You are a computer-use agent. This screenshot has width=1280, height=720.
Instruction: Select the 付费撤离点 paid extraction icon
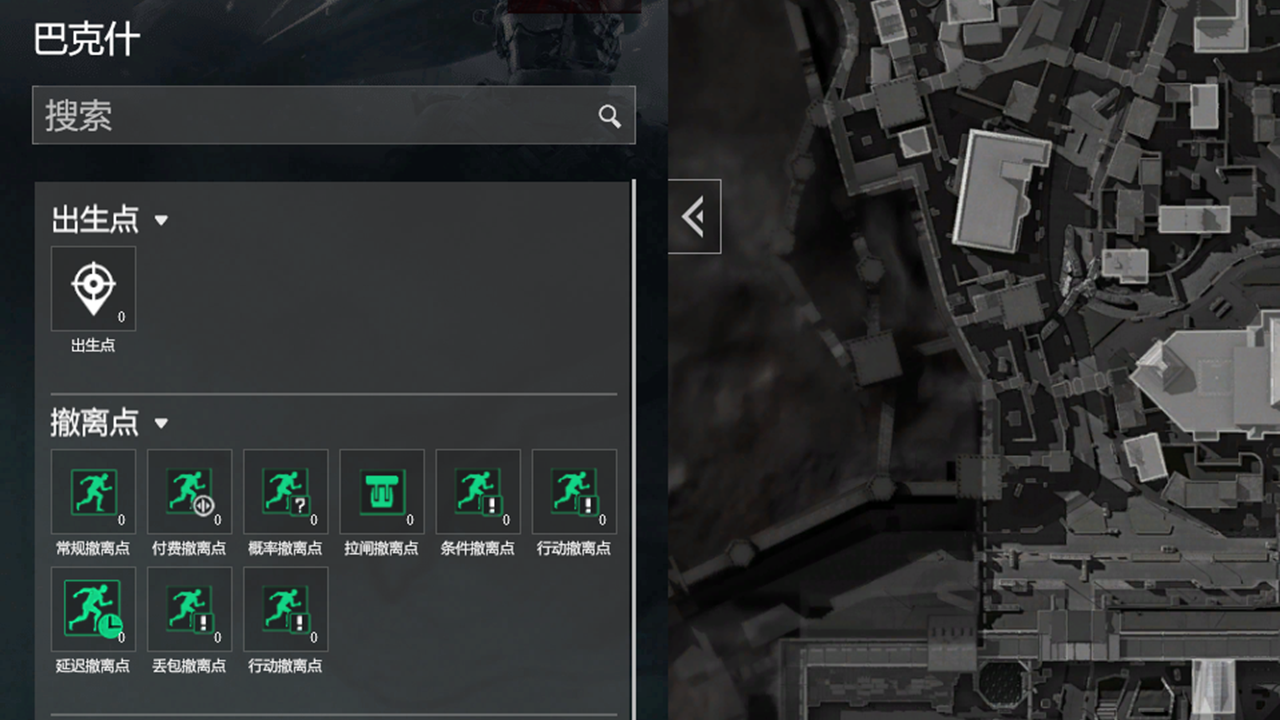click(x=189, y=491)
